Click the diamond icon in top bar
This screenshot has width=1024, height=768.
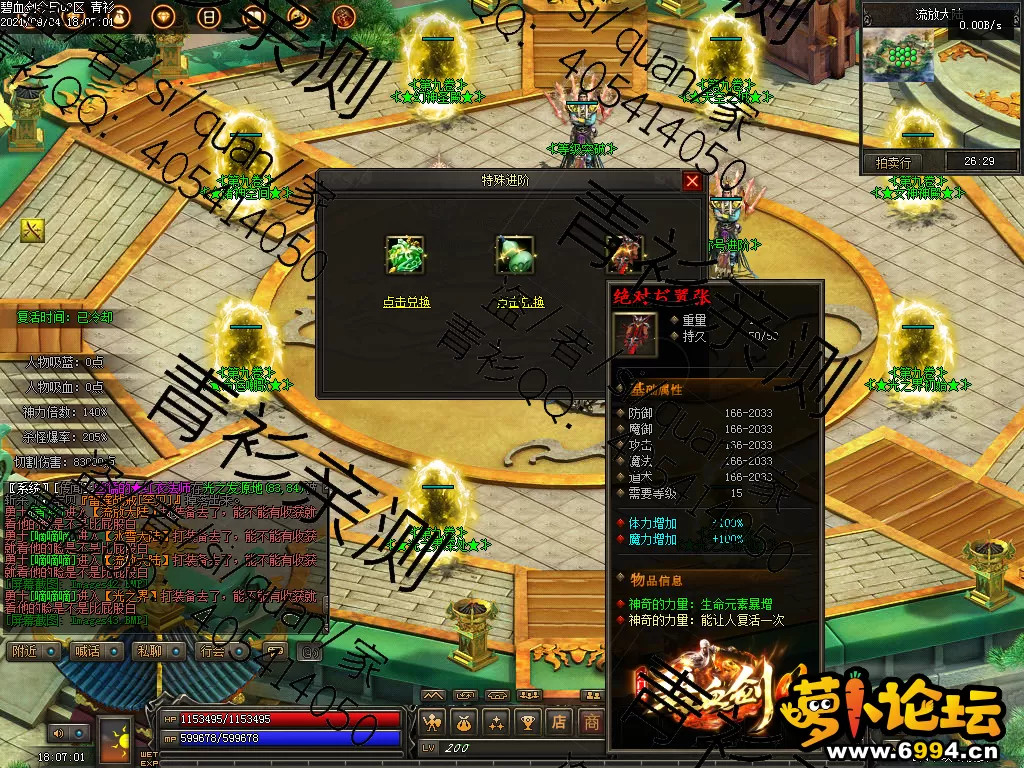click(164, 16)
